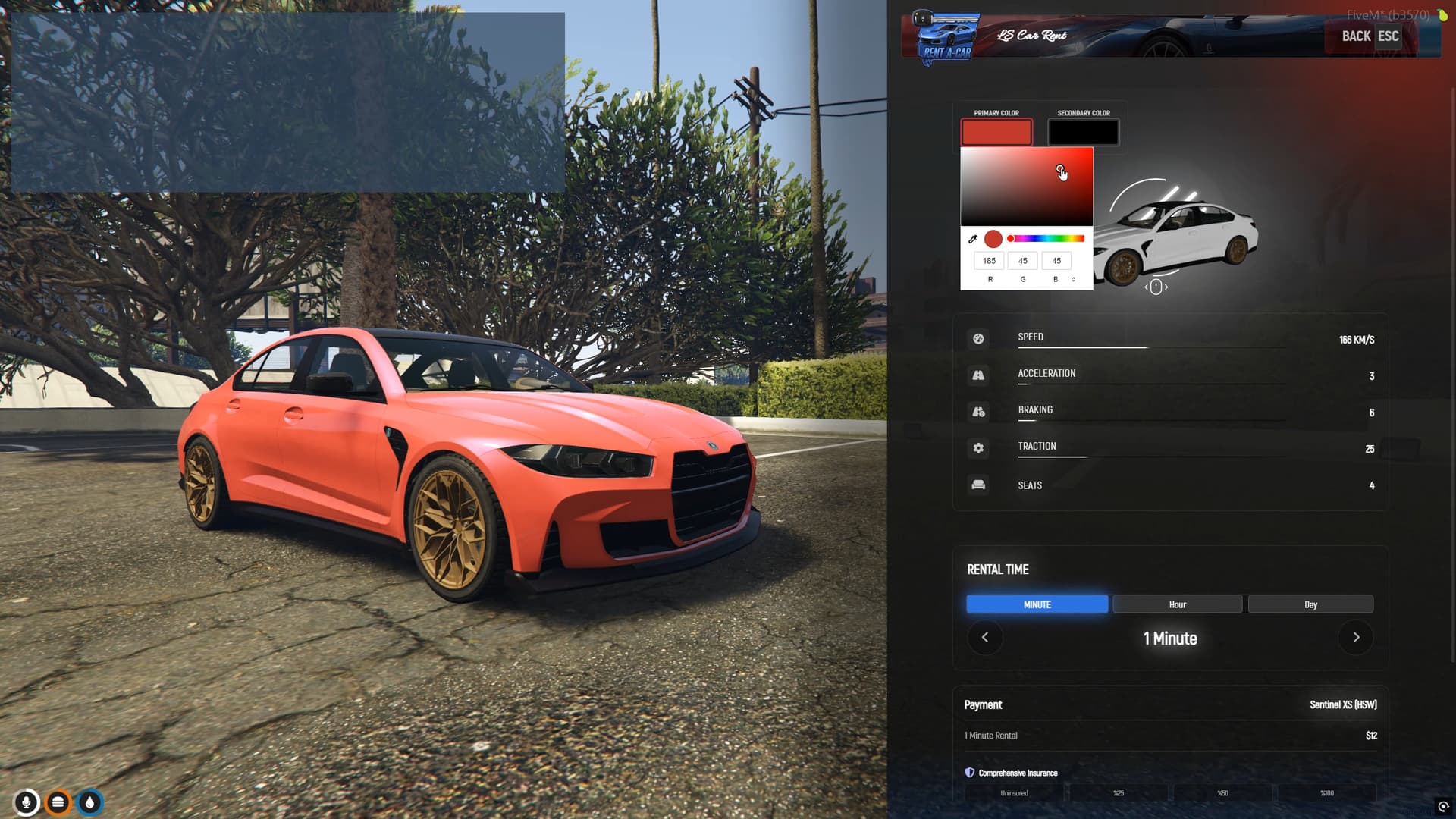1456x819 pixels.
Task: Click the BACK button
Action: point(1355,36)
